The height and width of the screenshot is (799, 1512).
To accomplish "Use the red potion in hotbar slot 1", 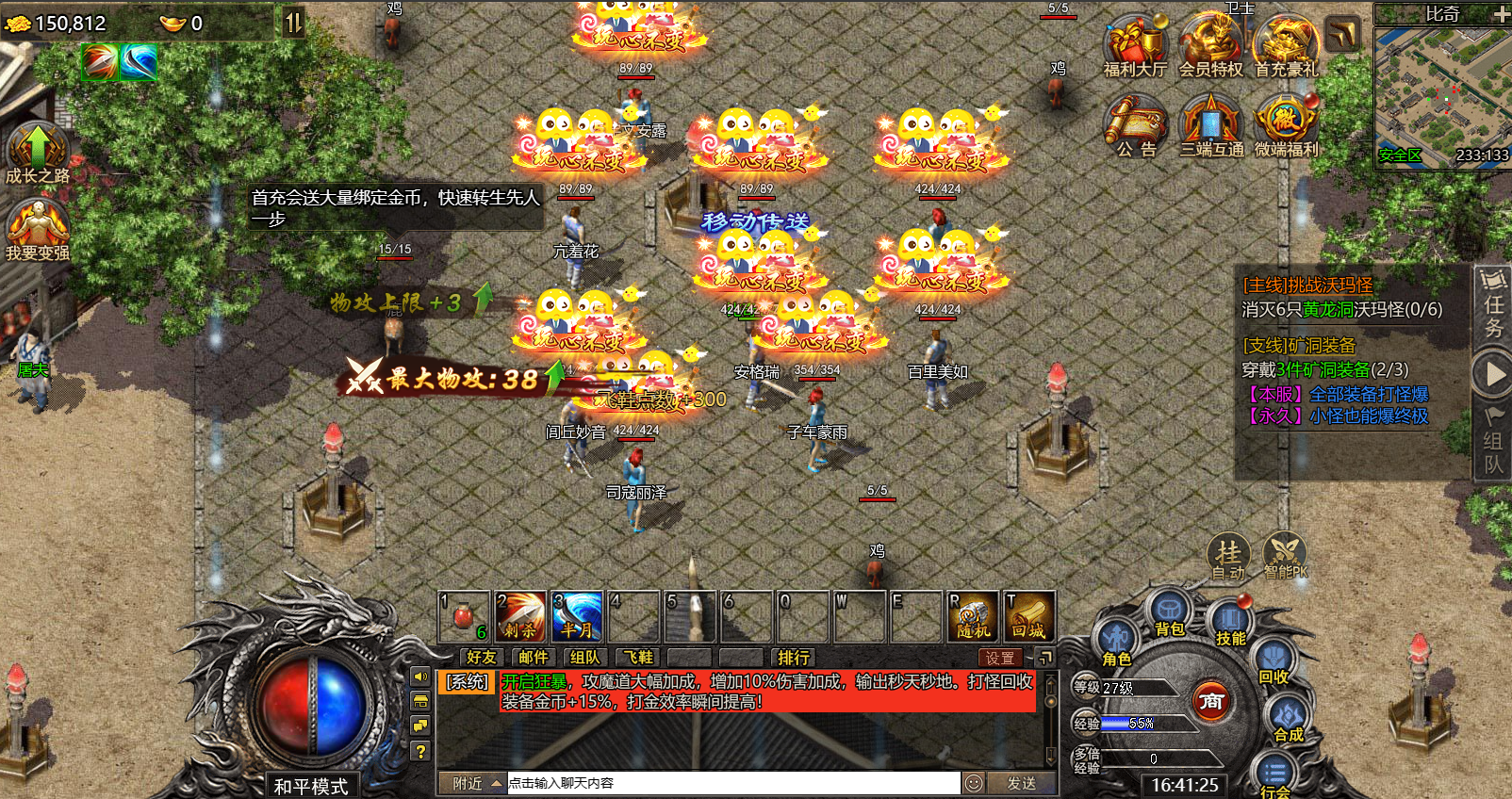I will tap(463, 617).
